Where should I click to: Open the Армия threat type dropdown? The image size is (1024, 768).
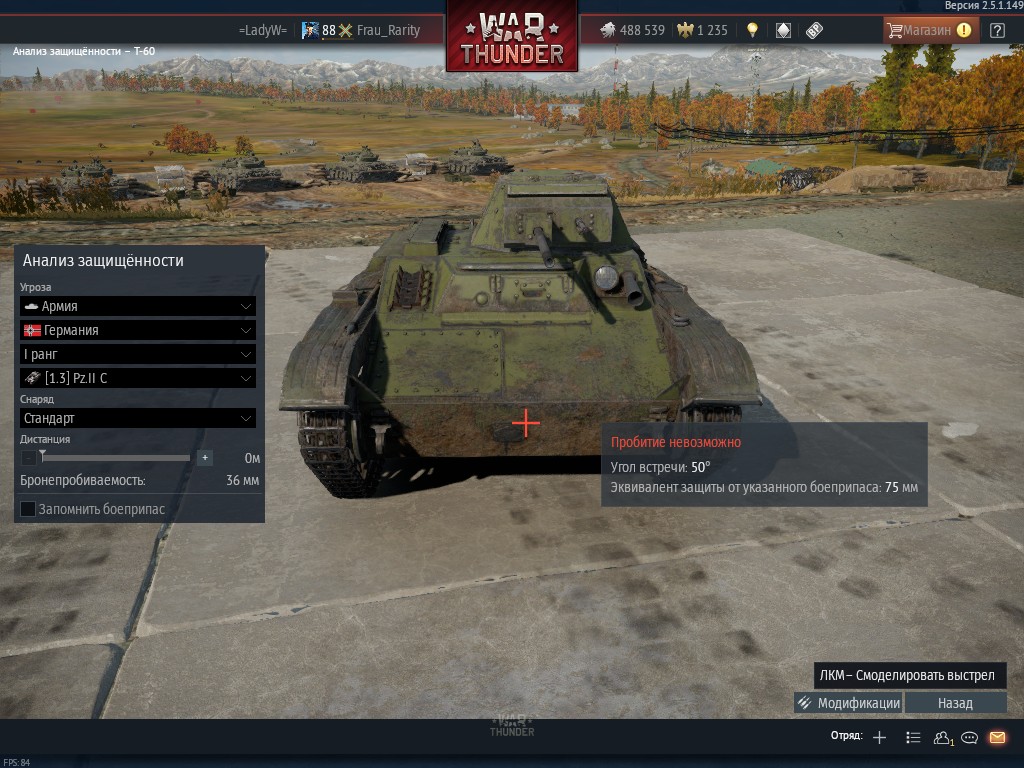point(138,306)
